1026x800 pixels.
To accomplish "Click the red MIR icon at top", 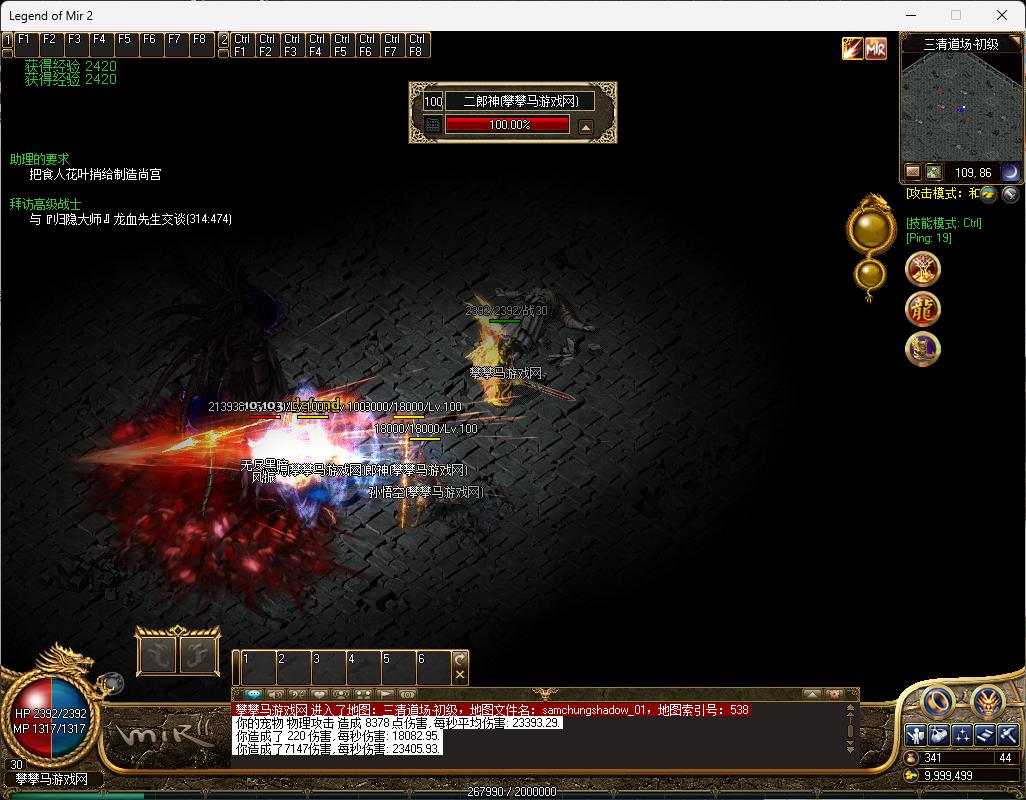I will (876, 48).
